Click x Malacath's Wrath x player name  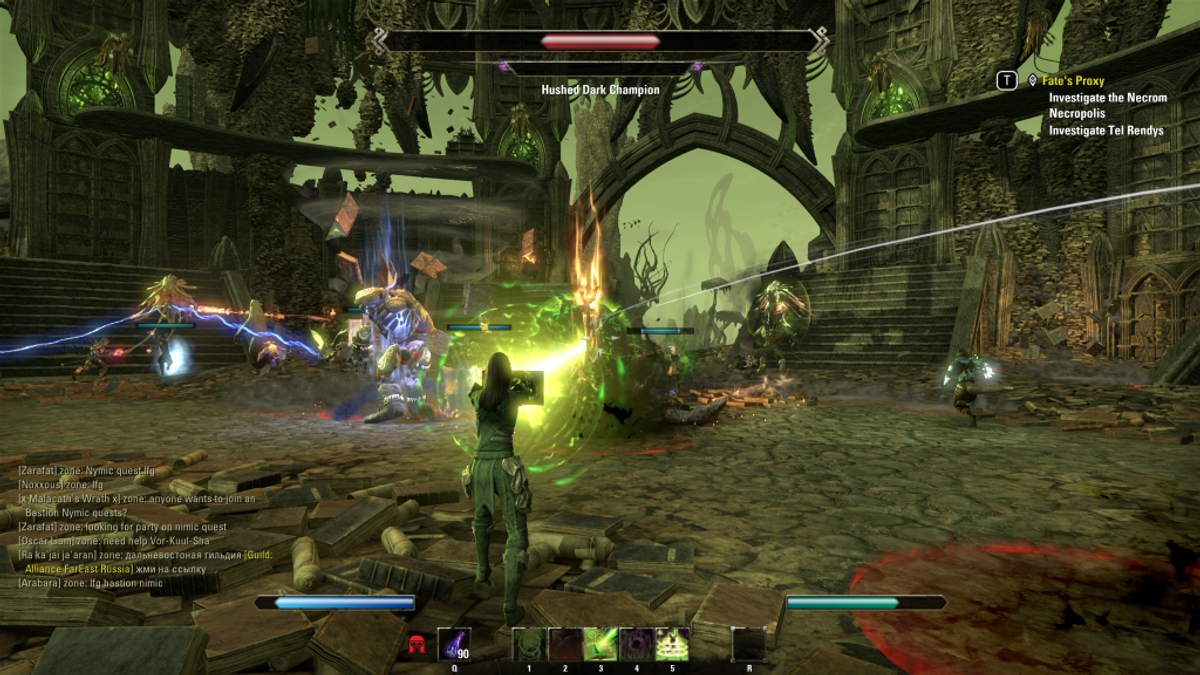click(x=75, y=498)
